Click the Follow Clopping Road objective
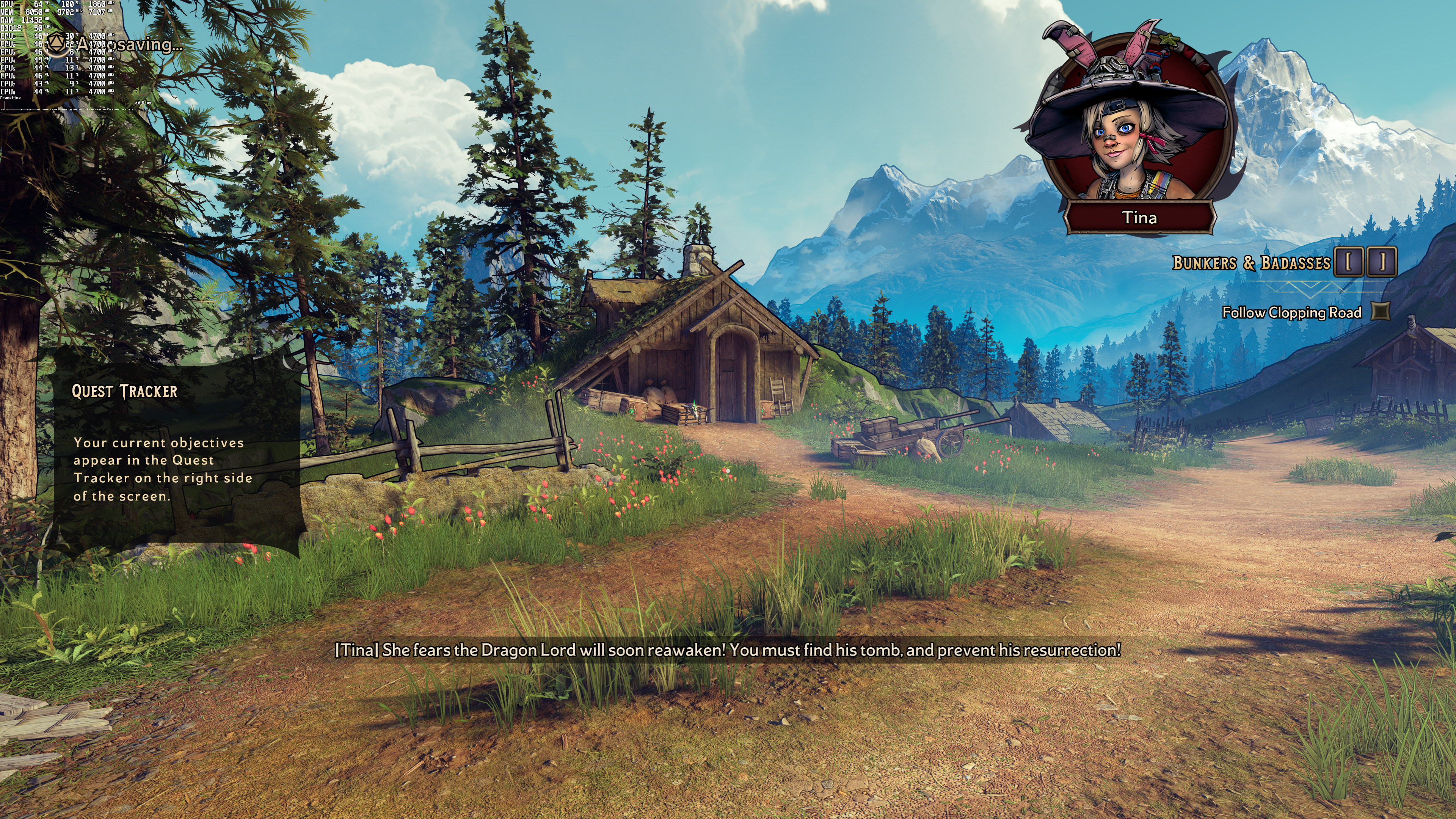This screenshot has width=1456, height=819. pos(1291,312)
